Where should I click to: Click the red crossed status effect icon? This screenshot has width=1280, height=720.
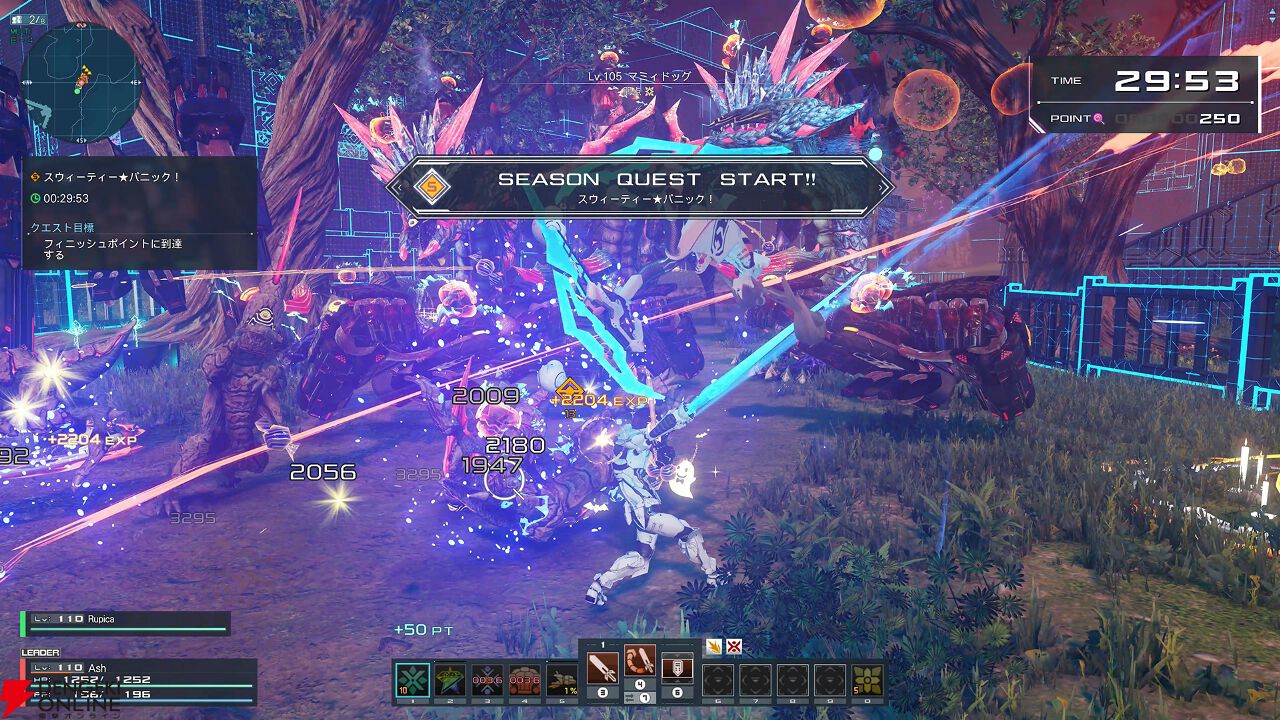point(734,646)
